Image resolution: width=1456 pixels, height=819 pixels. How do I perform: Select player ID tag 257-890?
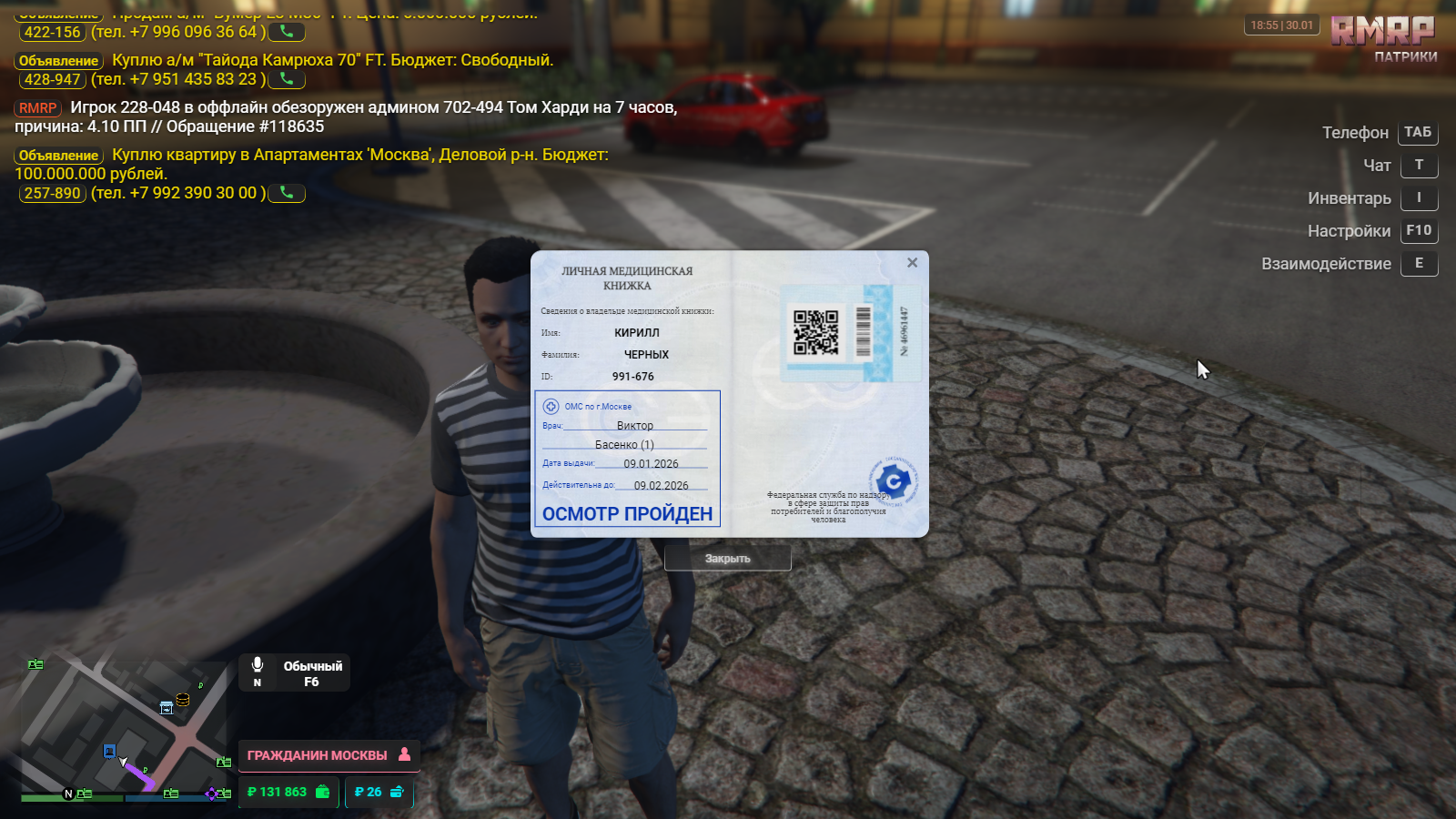tap(52, 193)
